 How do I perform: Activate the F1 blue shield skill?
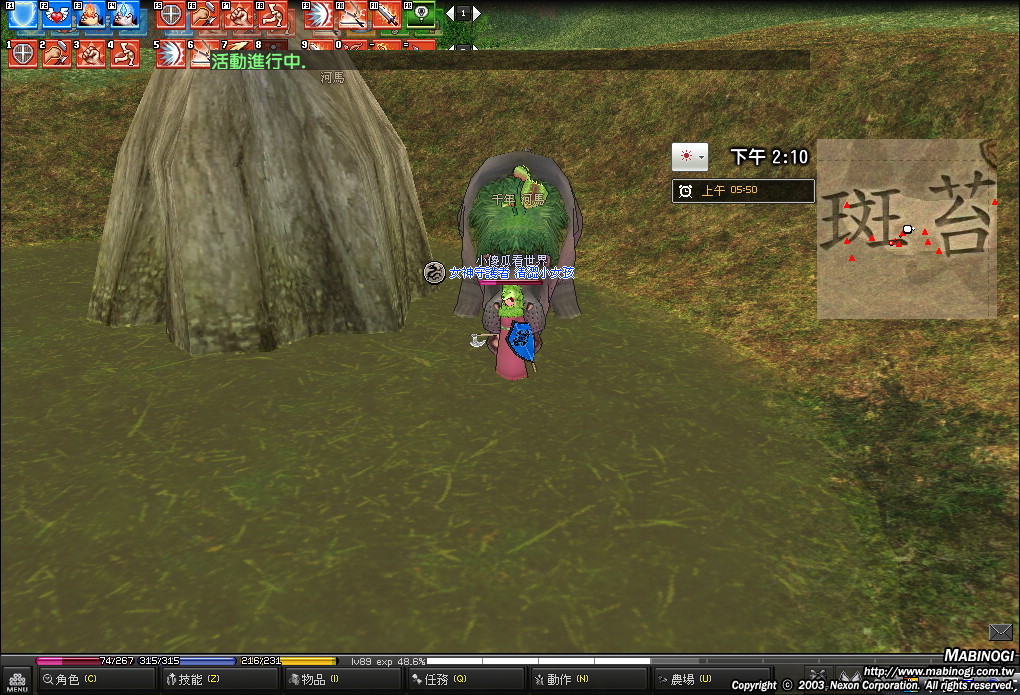coord(23,14)
